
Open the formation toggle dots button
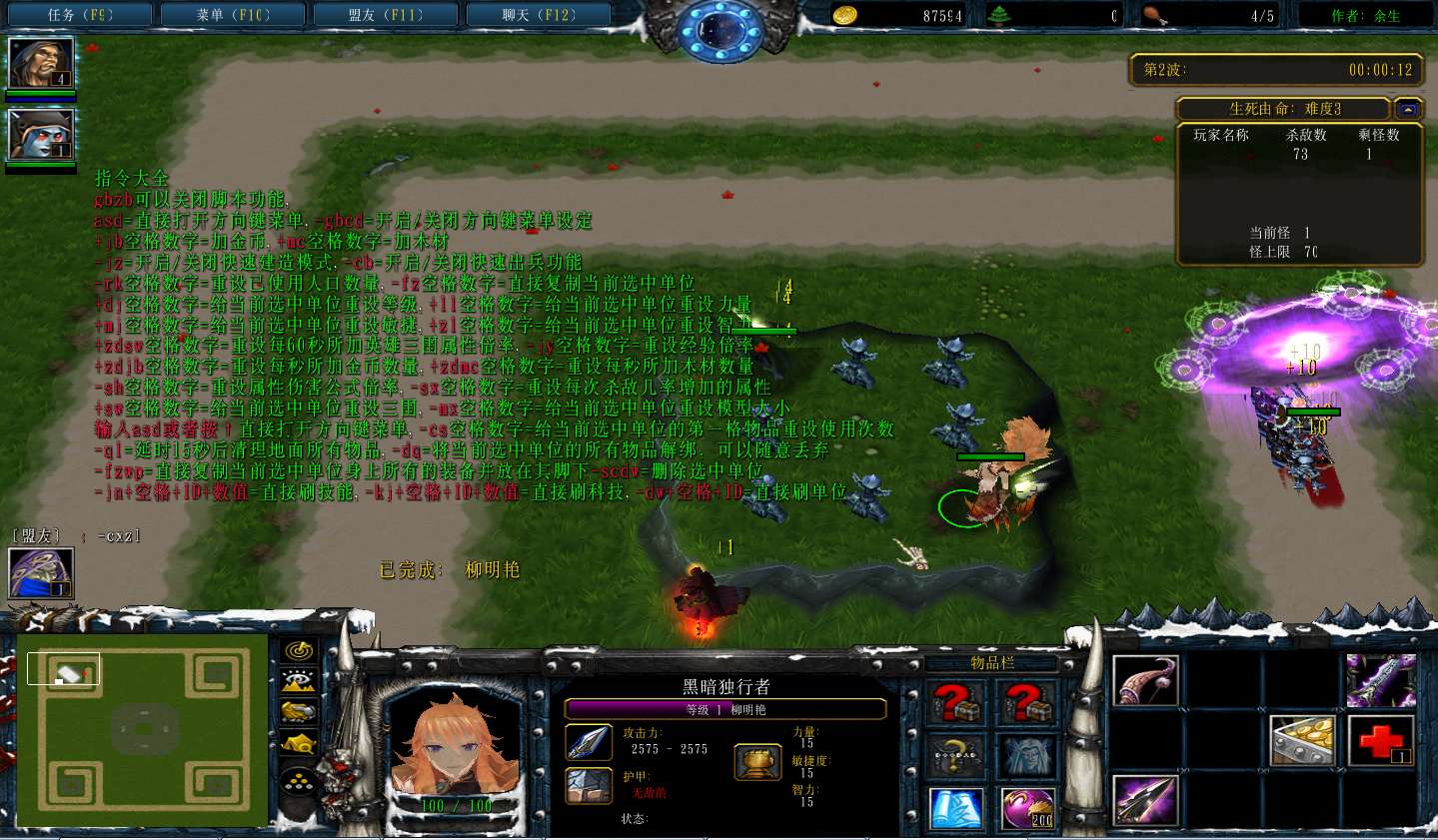pos(299,782)
